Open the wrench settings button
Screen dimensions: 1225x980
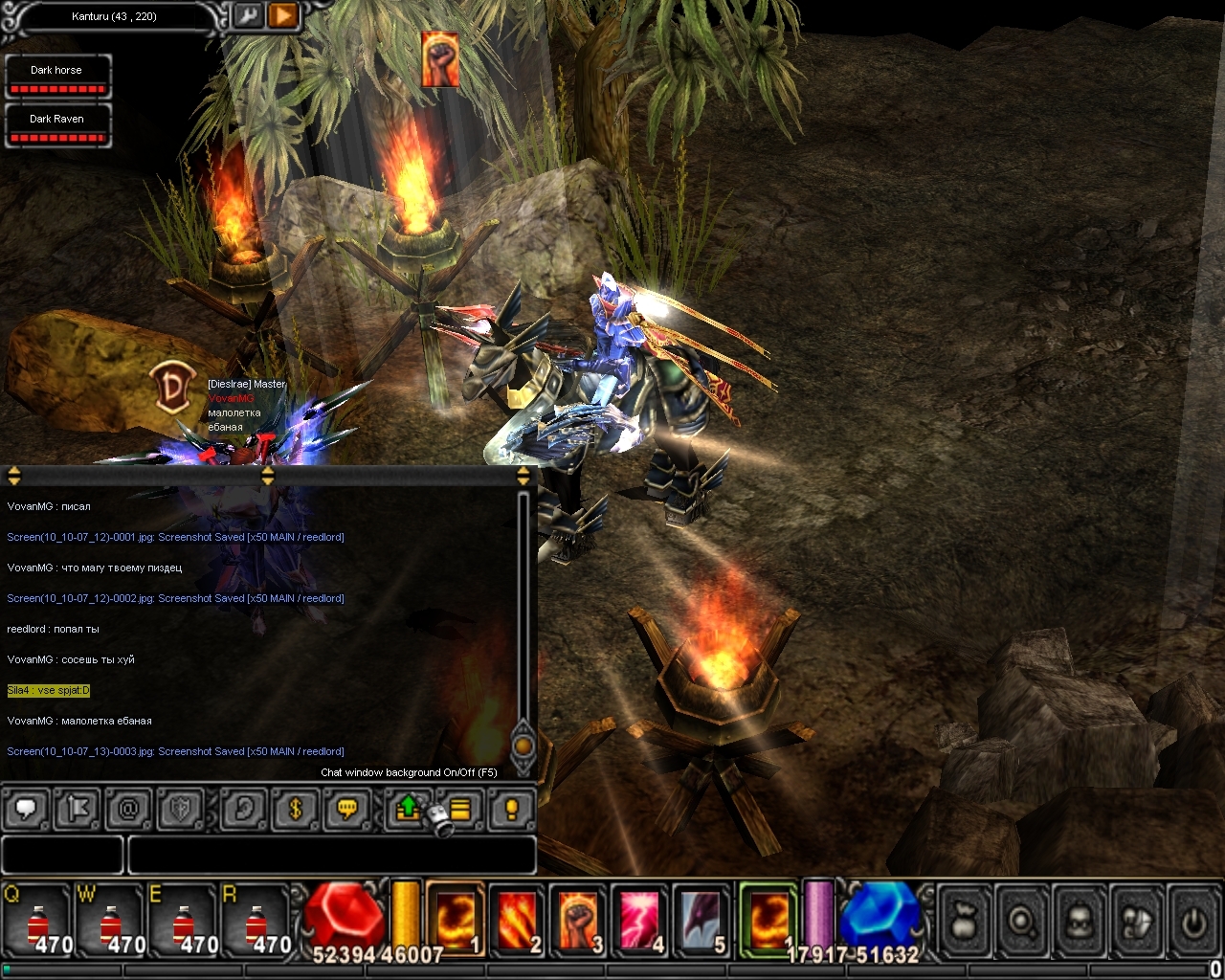pos(248,15)
